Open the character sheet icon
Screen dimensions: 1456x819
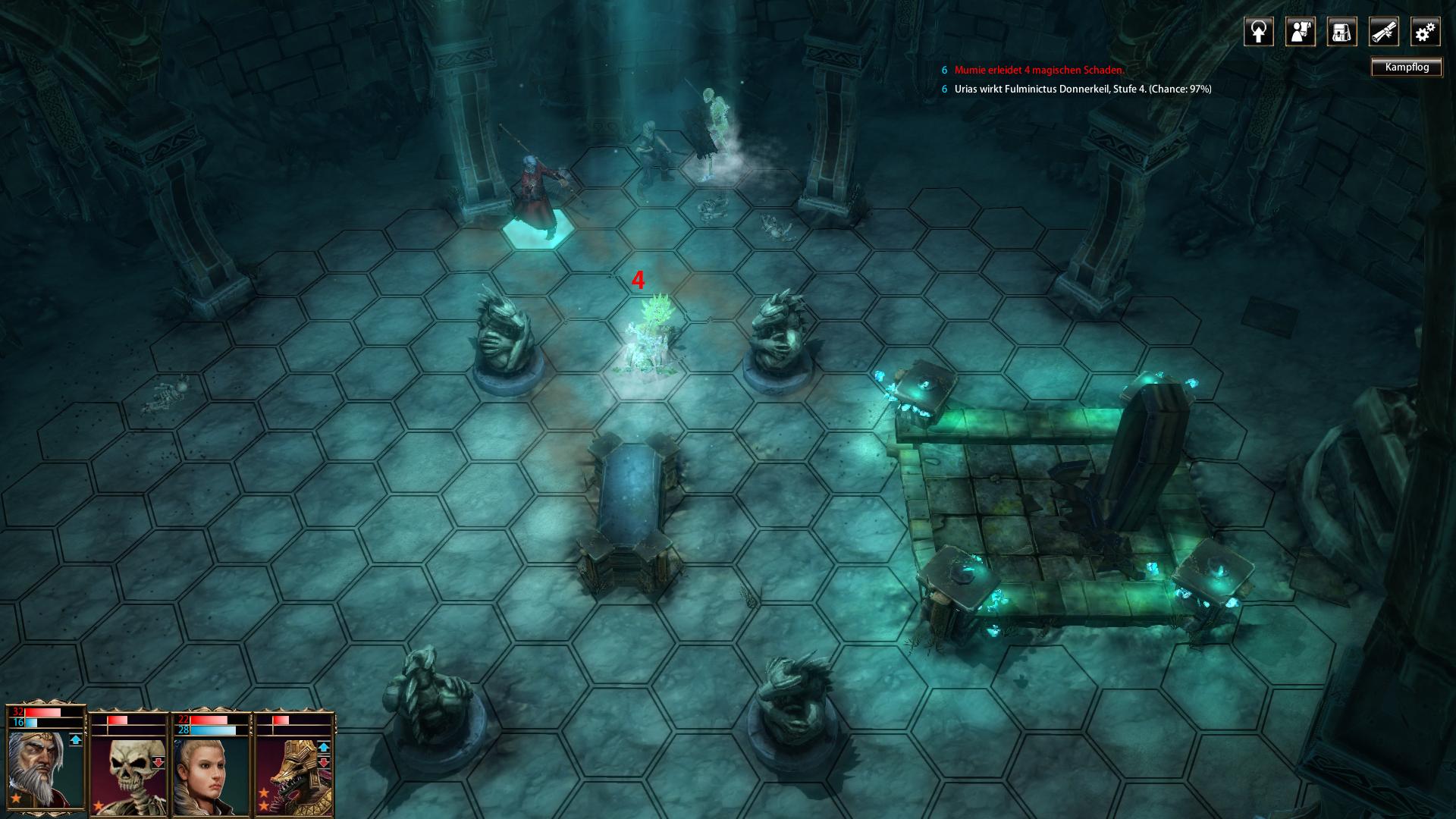[x=1300, y=32]
